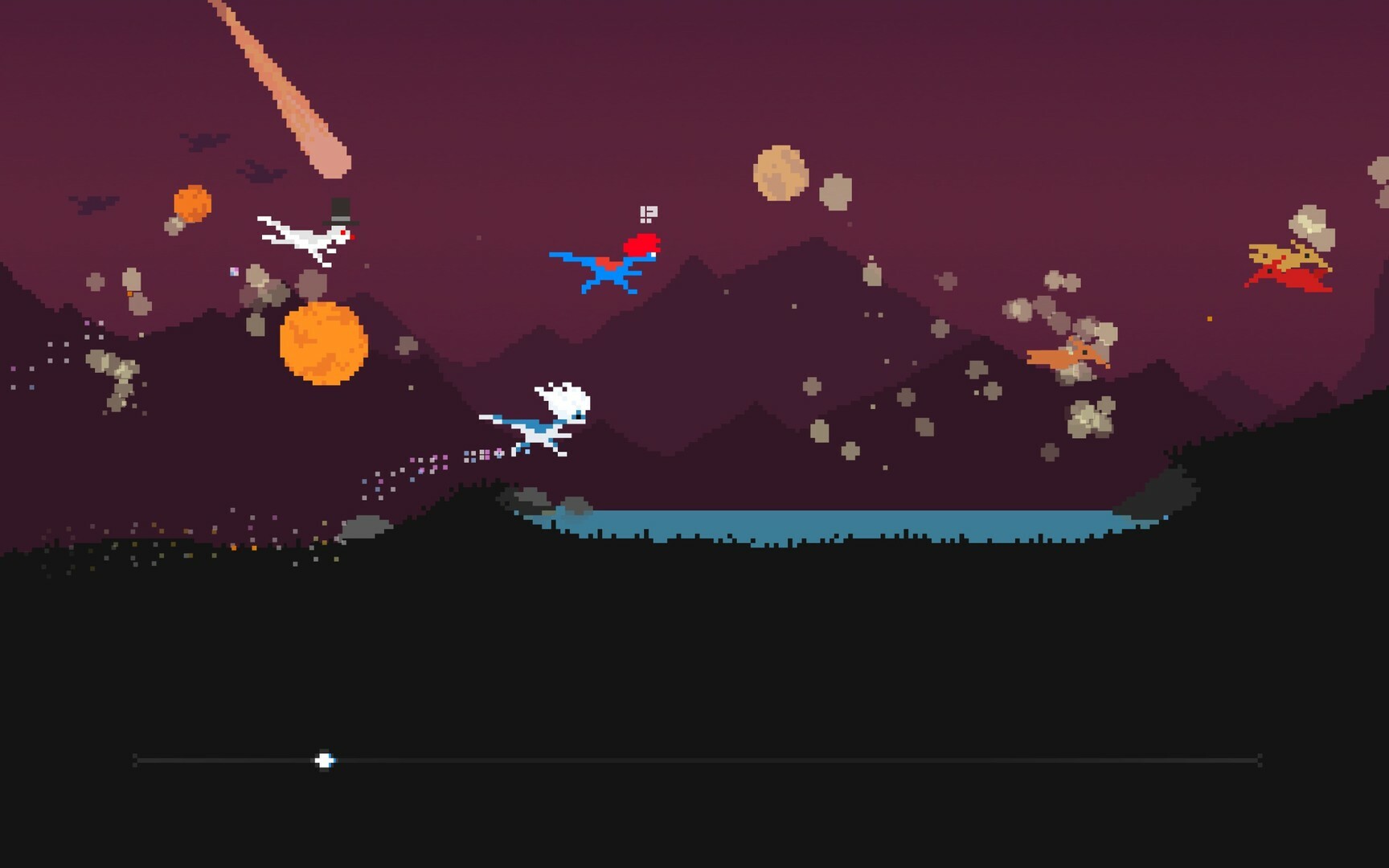This screenshot has width=1389, height=868.
Task: Click the sparkle trail behind the white raptor
Action: click(x=438, y=462)
